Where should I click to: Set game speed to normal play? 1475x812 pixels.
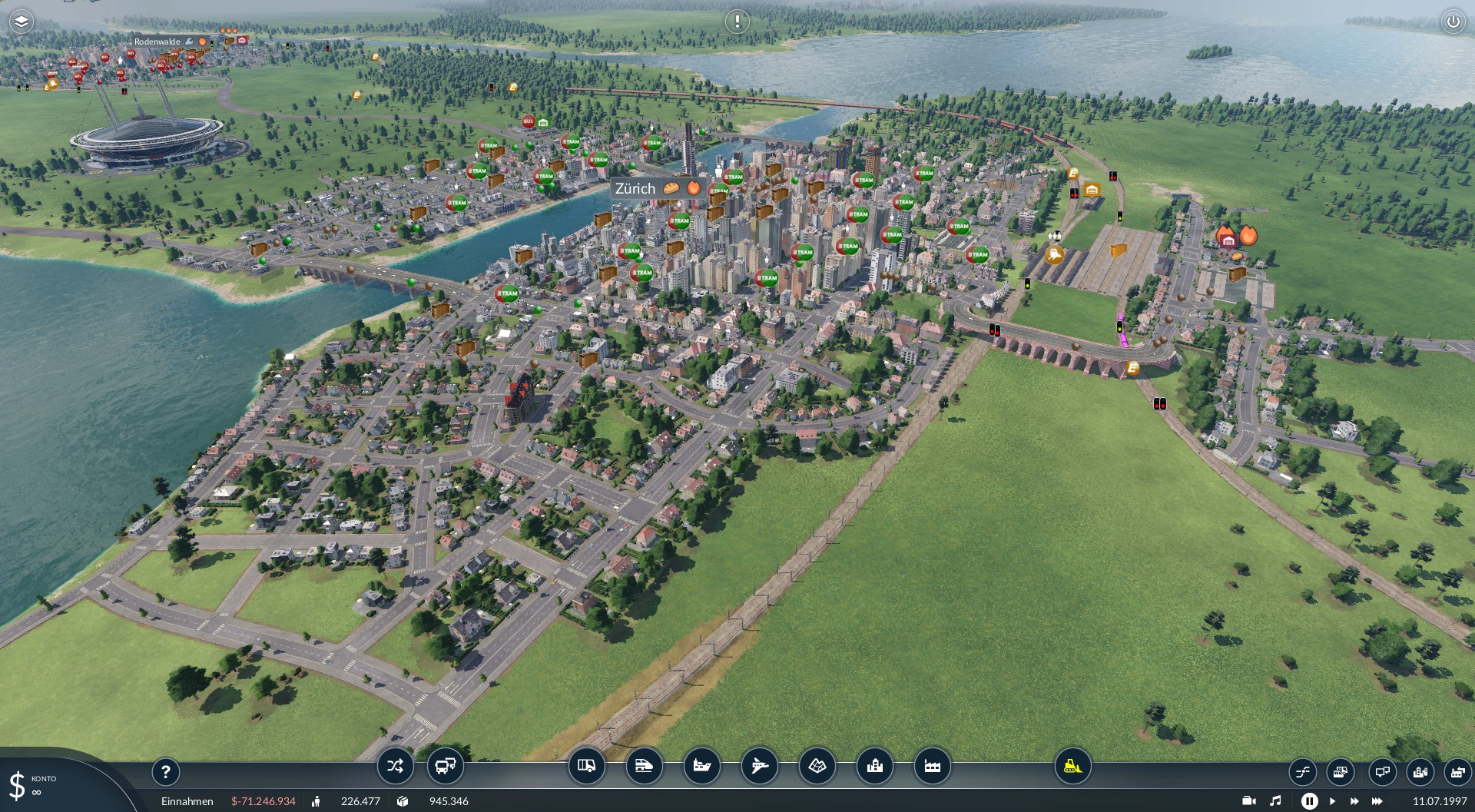(1332, 801)
